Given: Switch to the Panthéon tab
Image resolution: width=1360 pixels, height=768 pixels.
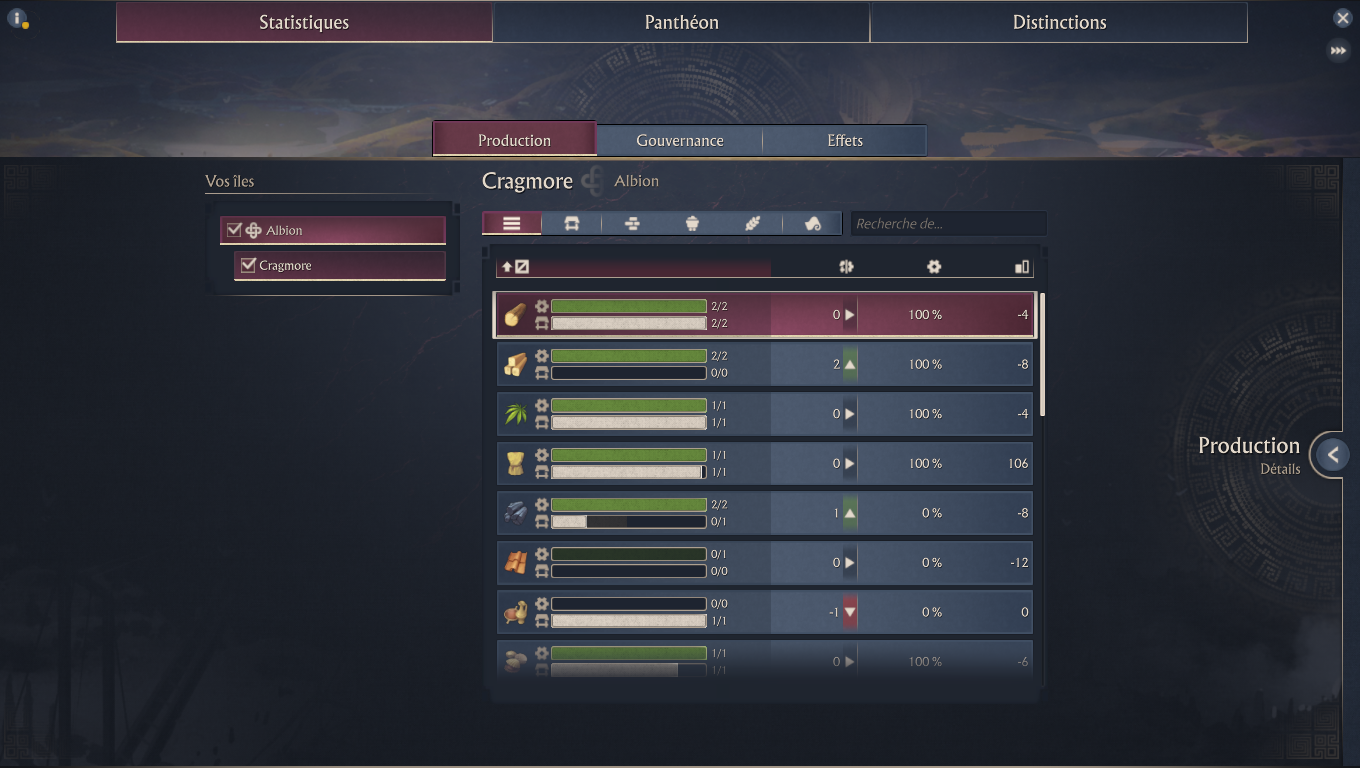Looking at the screenshot, I should 681,22.
